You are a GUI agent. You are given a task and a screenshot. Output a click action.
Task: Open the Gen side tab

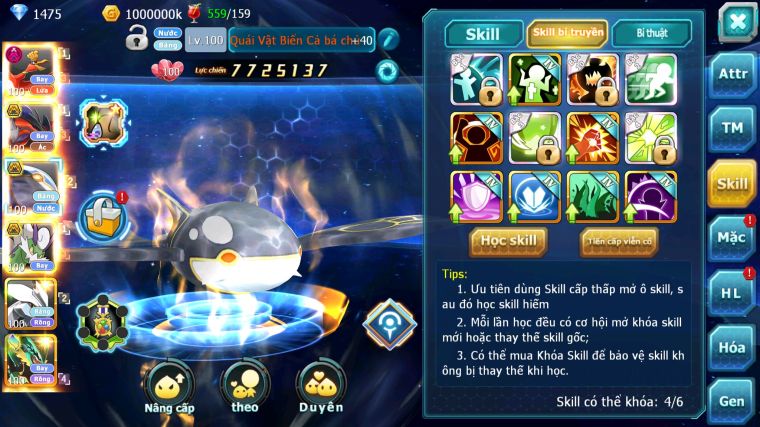coord(731,401)
